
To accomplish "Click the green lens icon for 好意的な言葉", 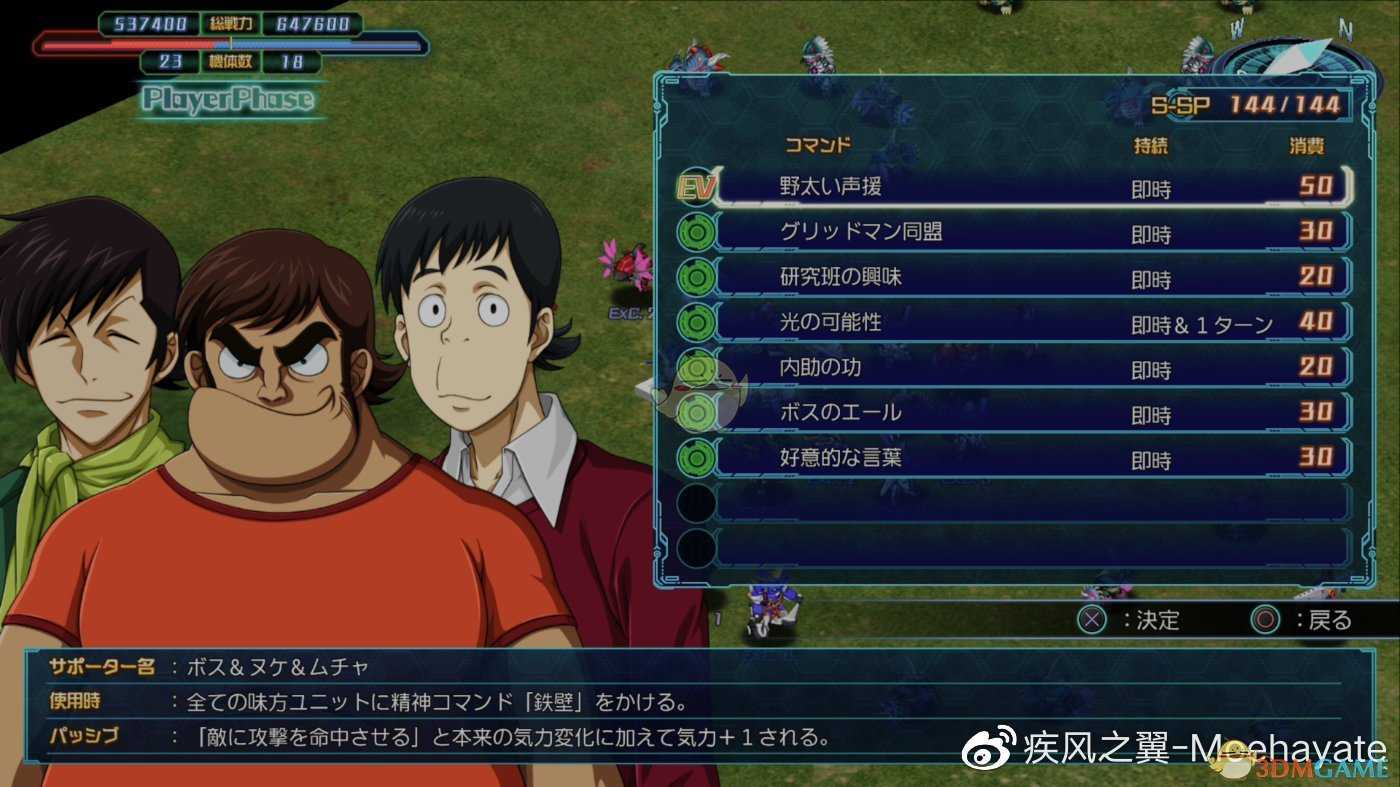I will [697, 457].
